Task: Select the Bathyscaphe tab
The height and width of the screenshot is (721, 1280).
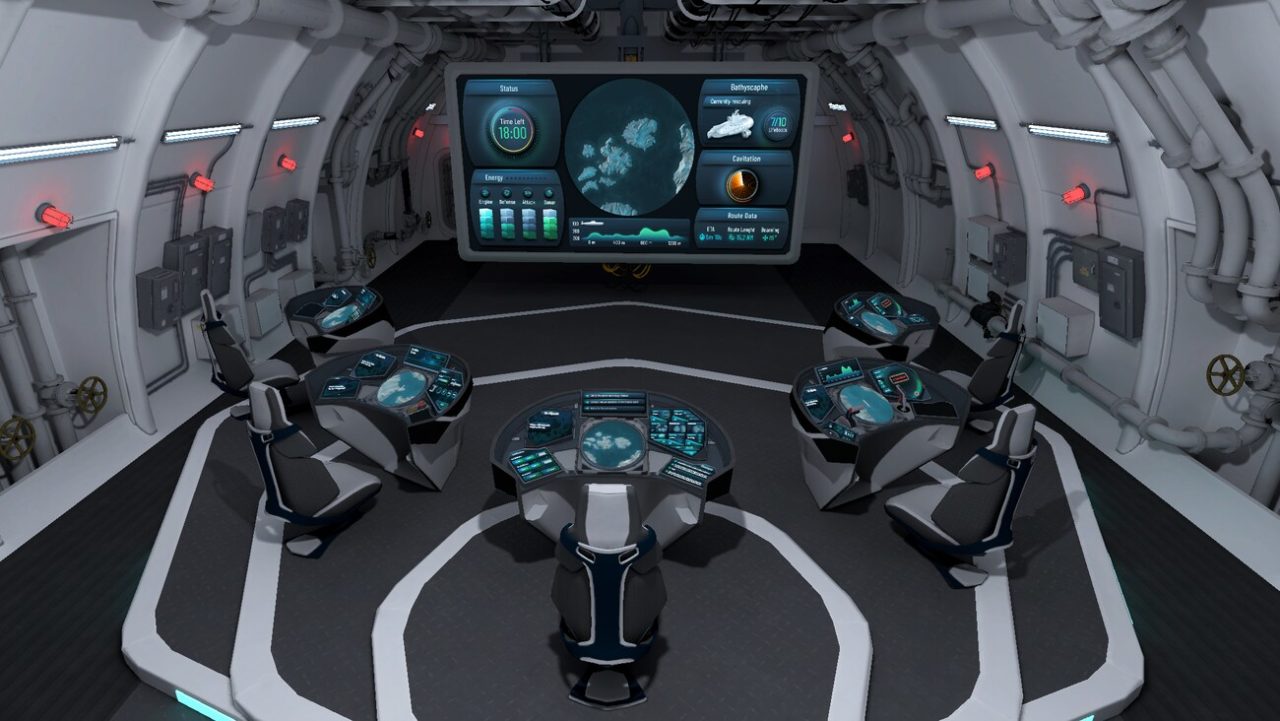Action: [749, 87]
